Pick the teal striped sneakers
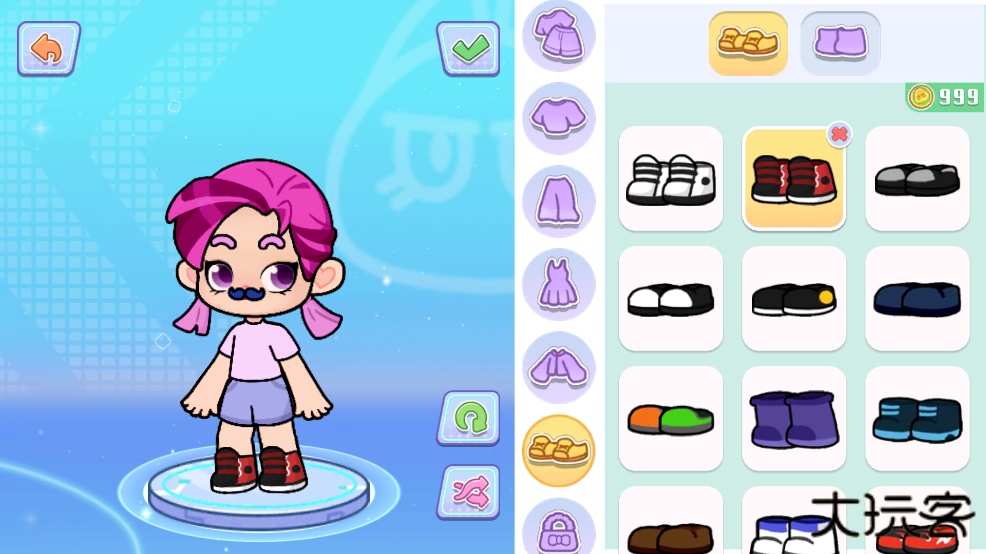The width and height of the screenshot is (986, 554). [917, 418]
